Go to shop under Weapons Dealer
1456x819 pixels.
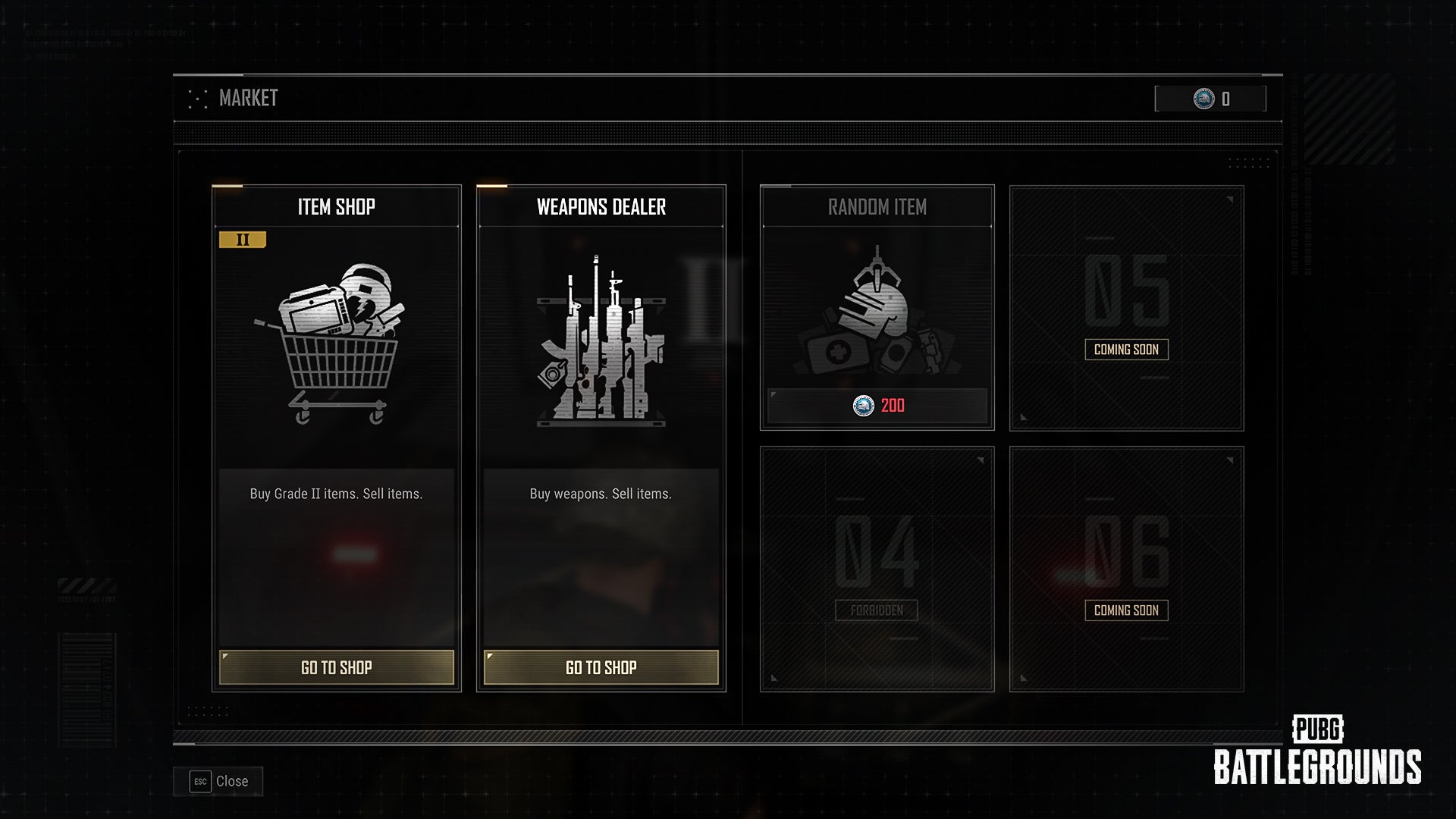[x=601, y=667]
